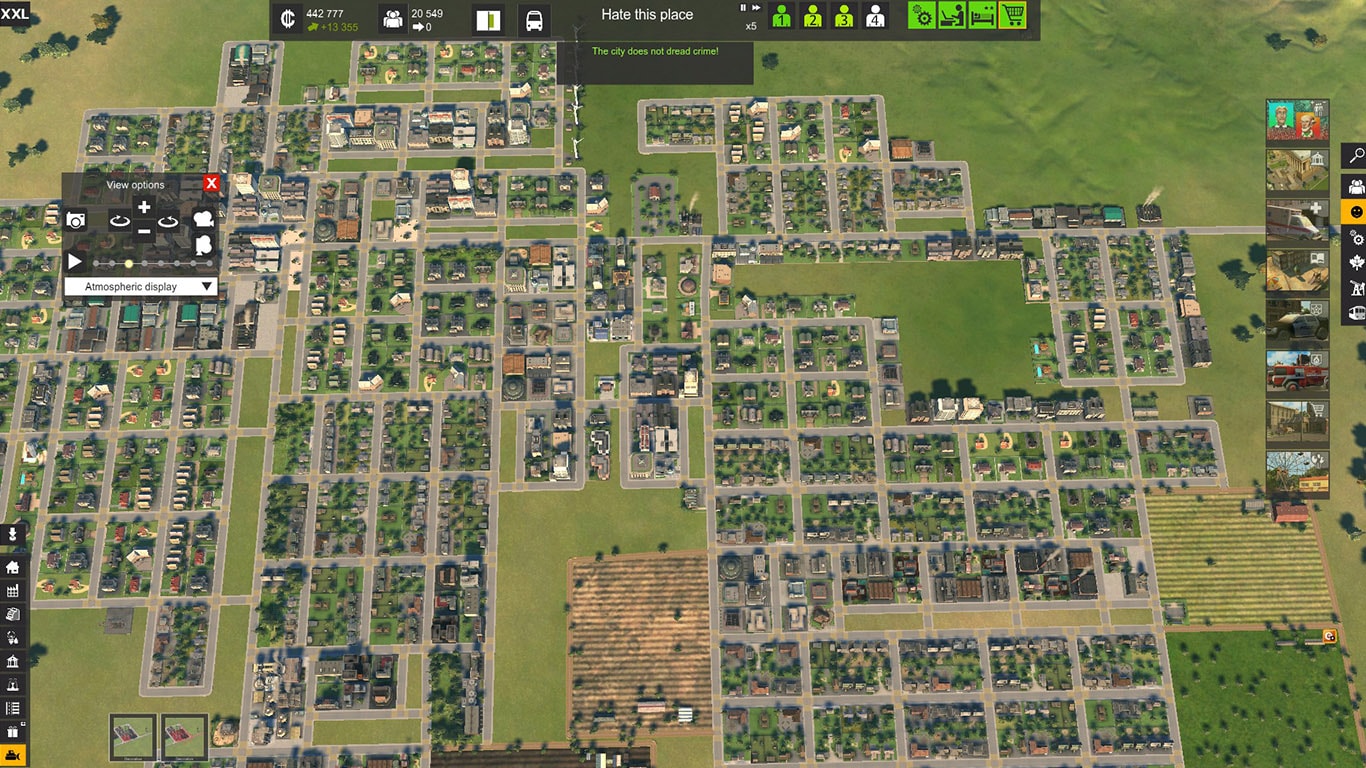Image resolution: width=1366 pixels, height=768 pixels.
Task: Toggle the smiley citizen satisfaction overlay
Action: (x=1355, y=211)
